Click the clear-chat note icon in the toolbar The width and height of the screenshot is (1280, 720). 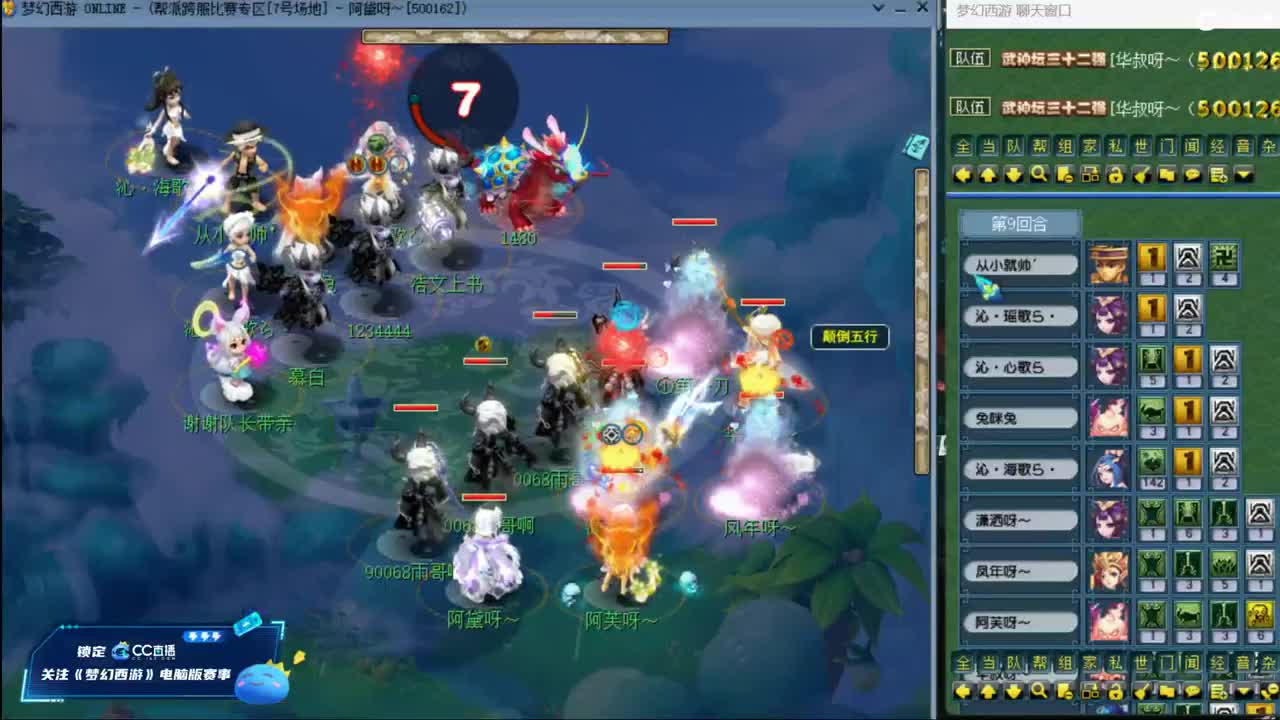click(1065, 174)
